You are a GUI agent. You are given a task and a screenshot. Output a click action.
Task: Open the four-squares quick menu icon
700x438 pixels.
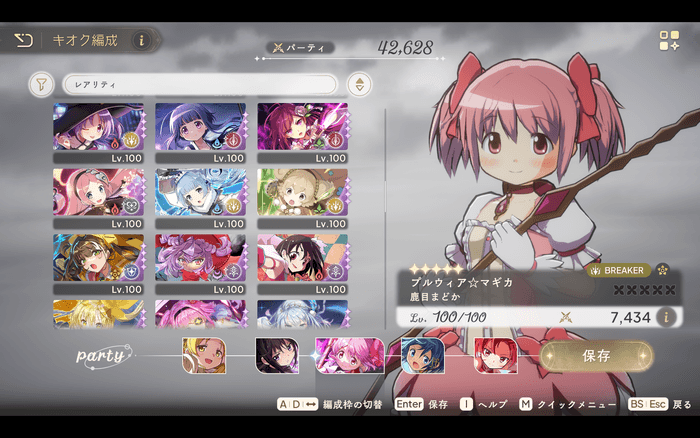[x=669, y=41]
